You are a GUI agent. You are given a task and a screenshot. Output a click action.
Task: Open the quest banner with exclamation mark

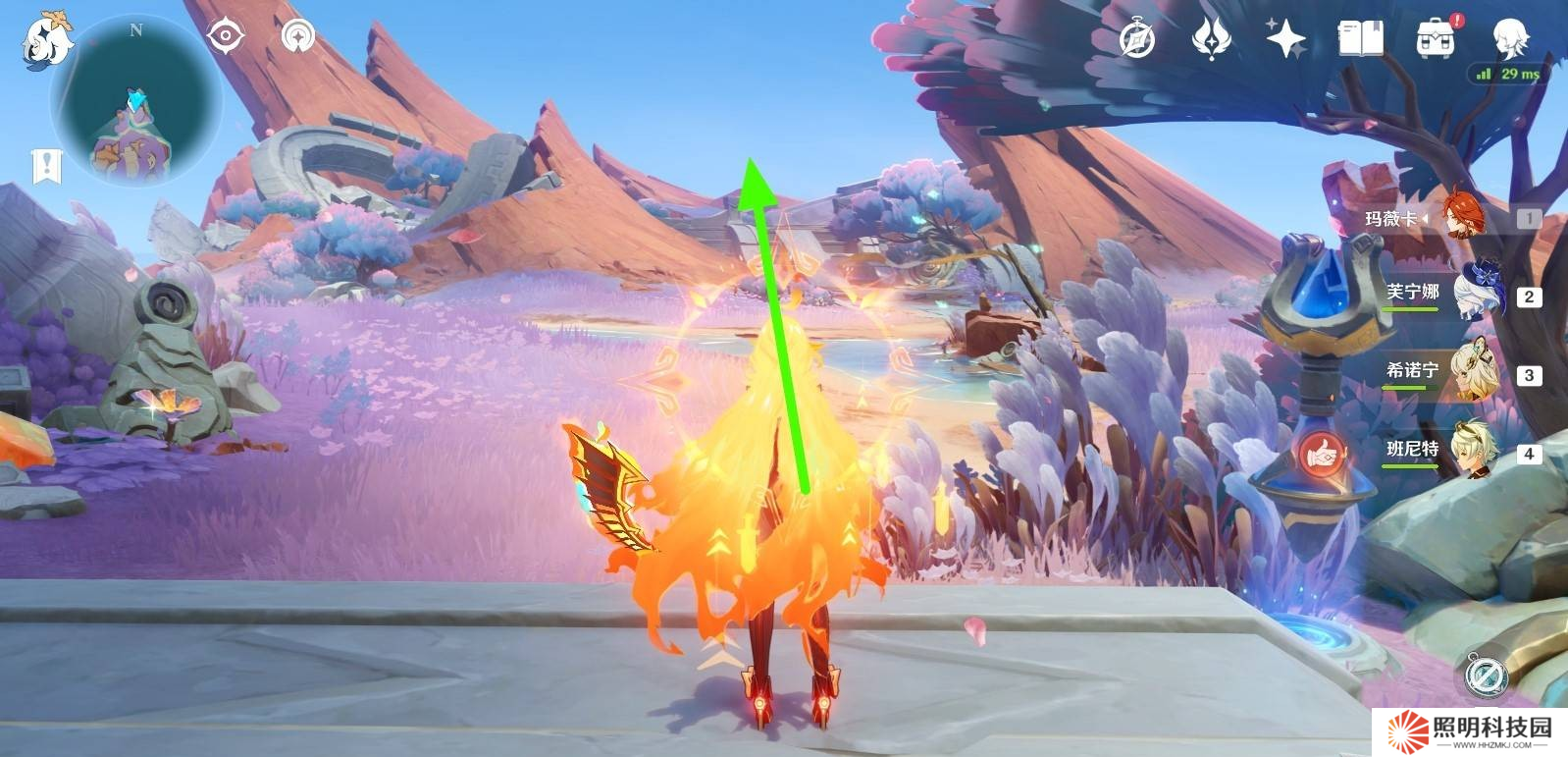click(x=46, y=166)
